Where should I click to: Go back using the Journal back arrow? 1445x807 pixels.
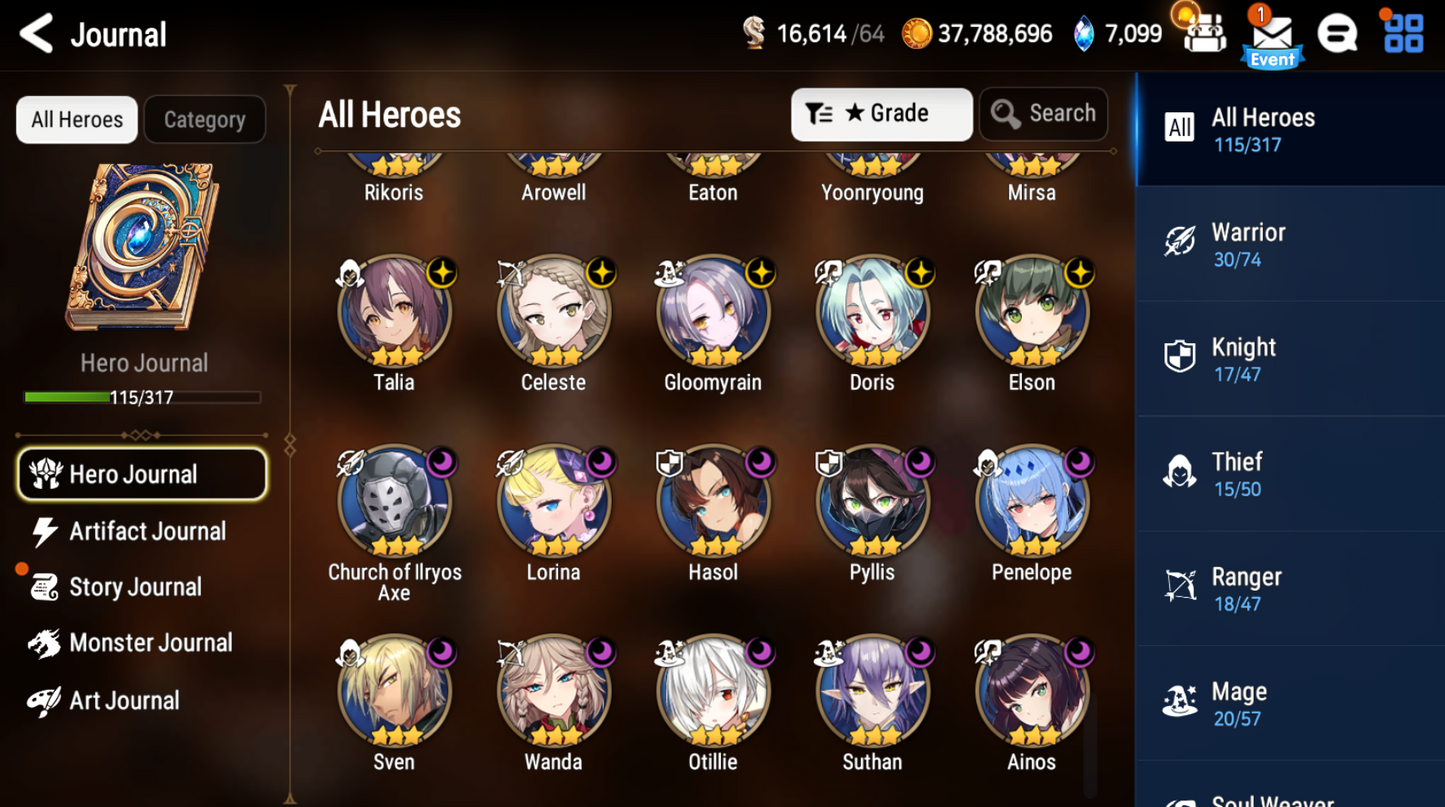34,33
